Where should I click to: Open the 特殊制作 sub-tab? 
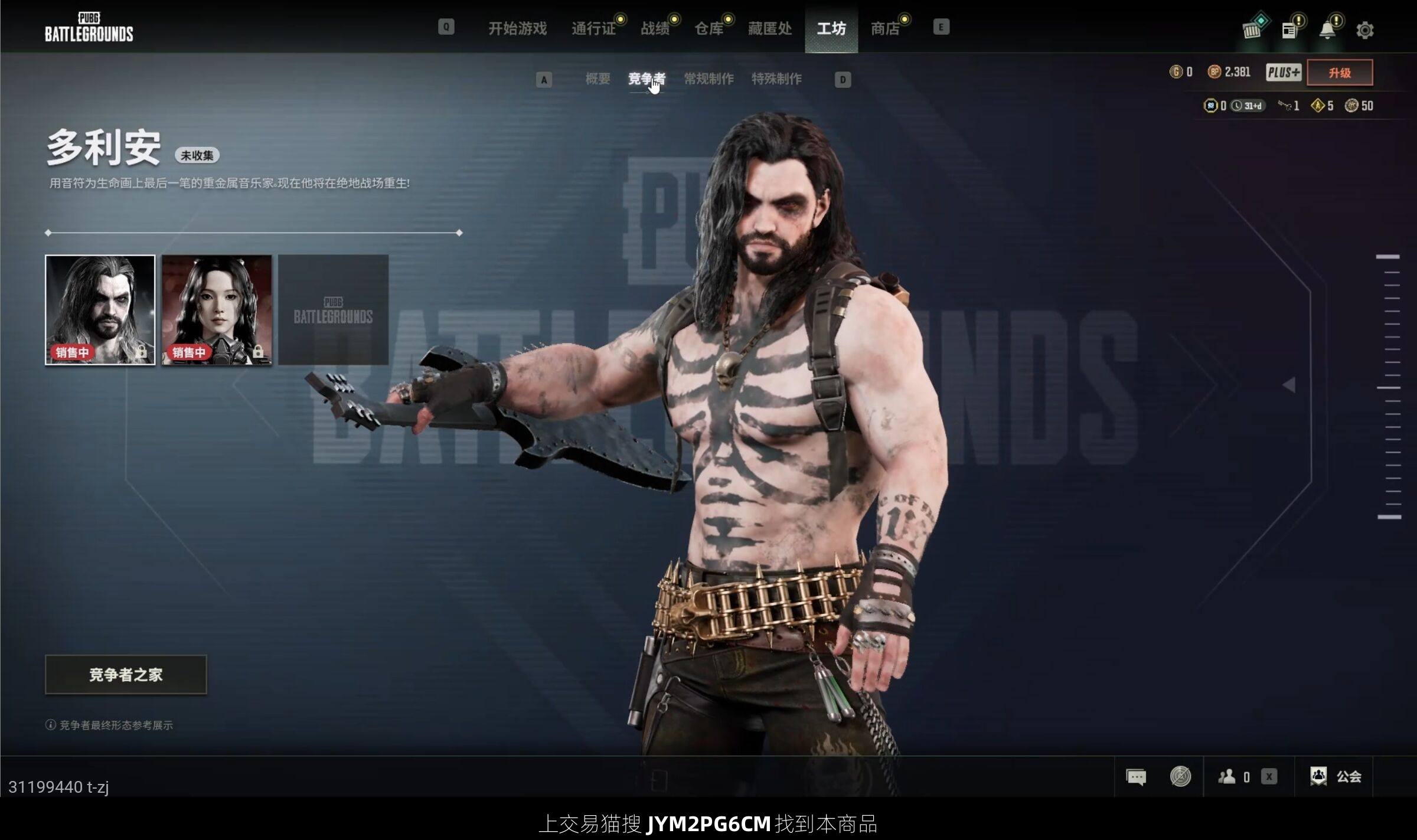pyautogui.click(x=776, y=79)
